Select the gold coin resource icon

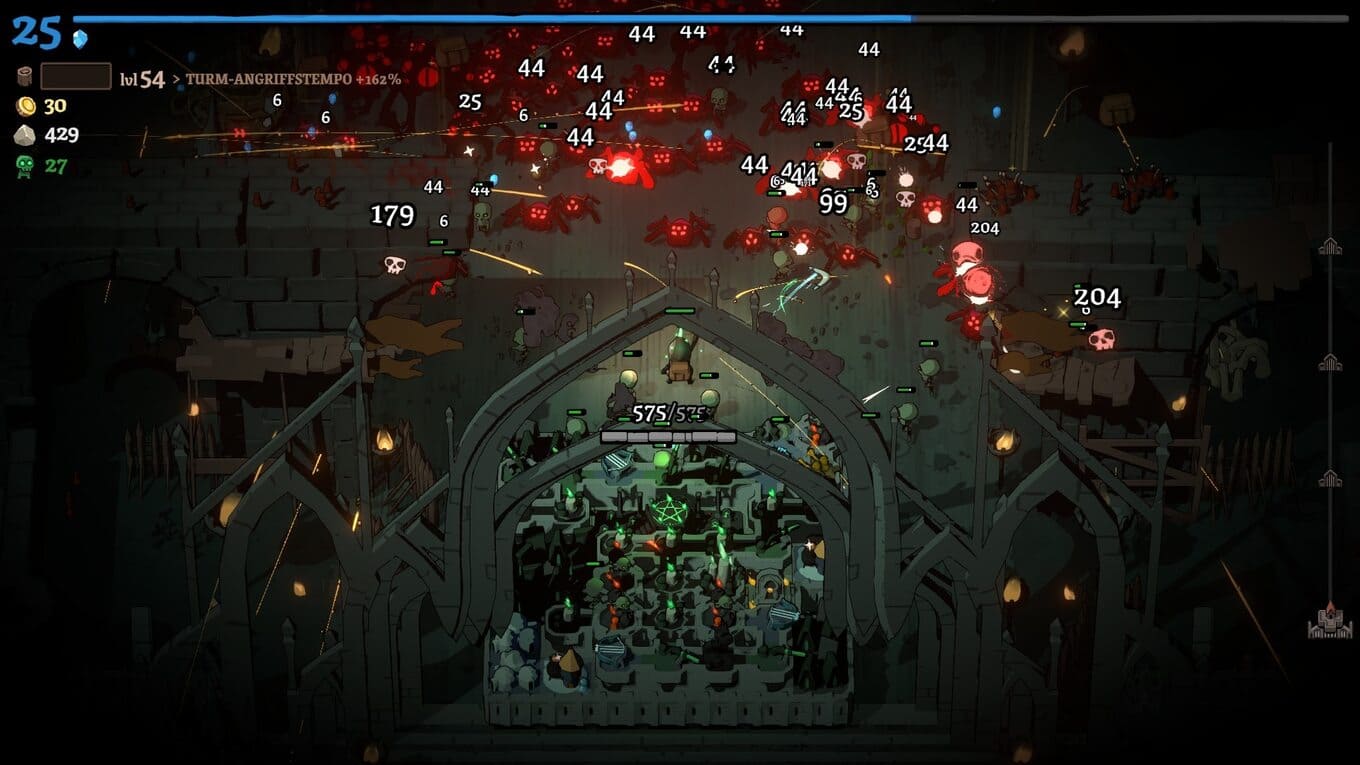click(x=26, y=107)
